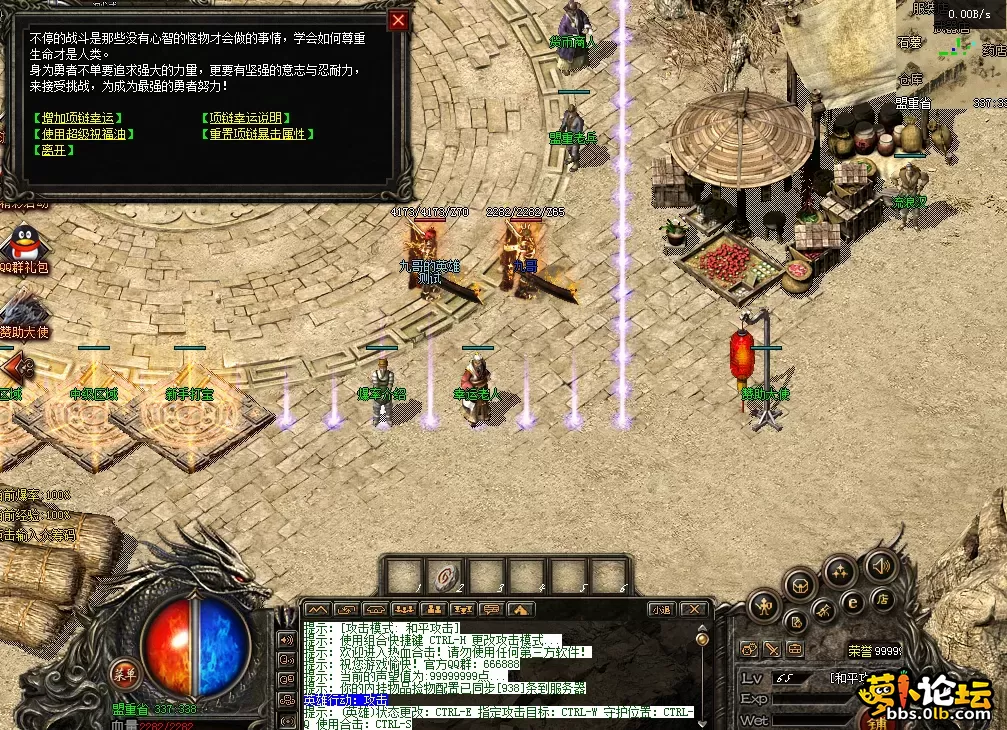Close the NPC dialogue window
This screenshot has width=1007, height=730.
pos(399,20)
